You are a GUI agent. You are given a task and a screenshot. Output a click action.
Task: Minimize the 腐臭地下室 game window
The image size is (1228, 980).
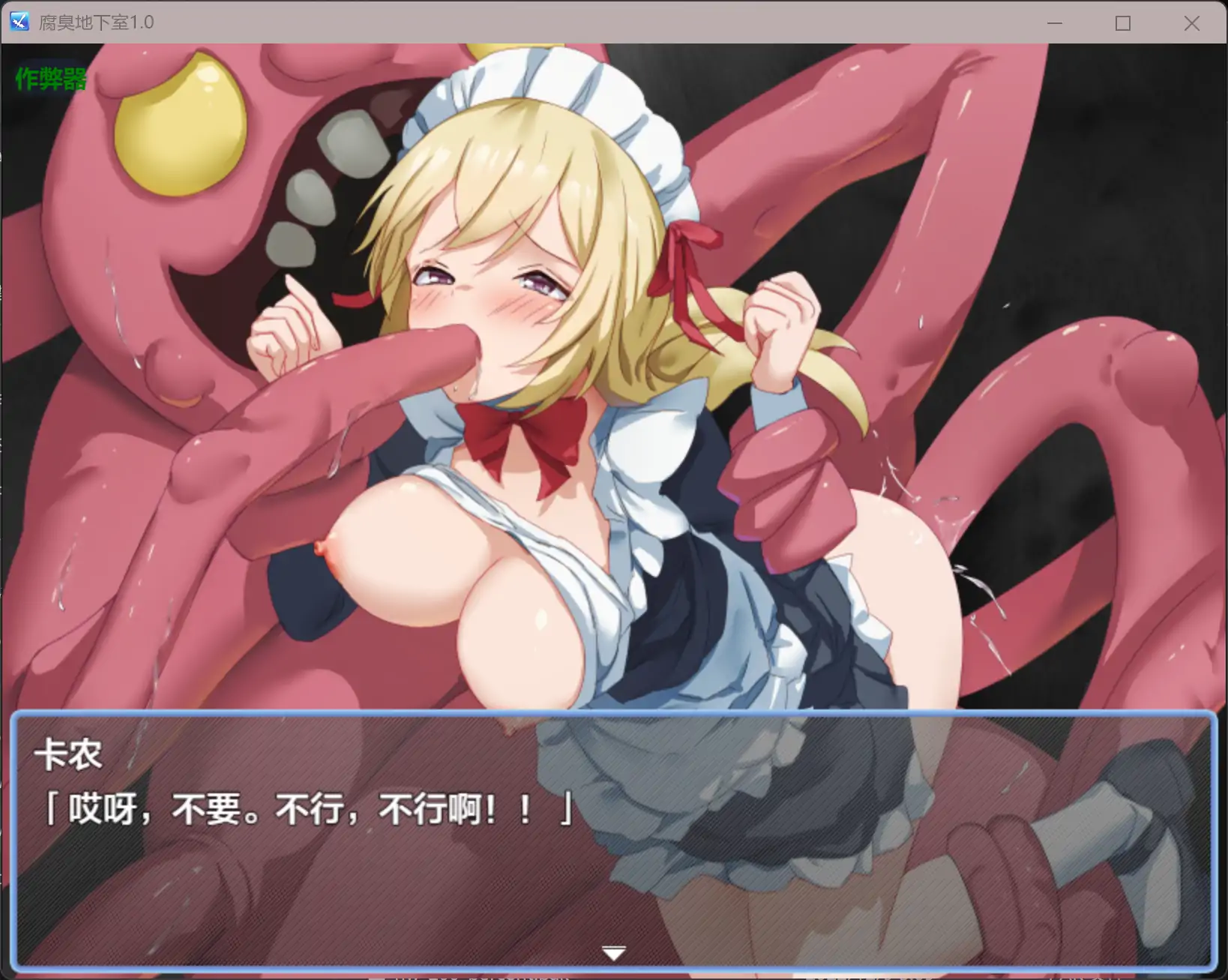1055,23
